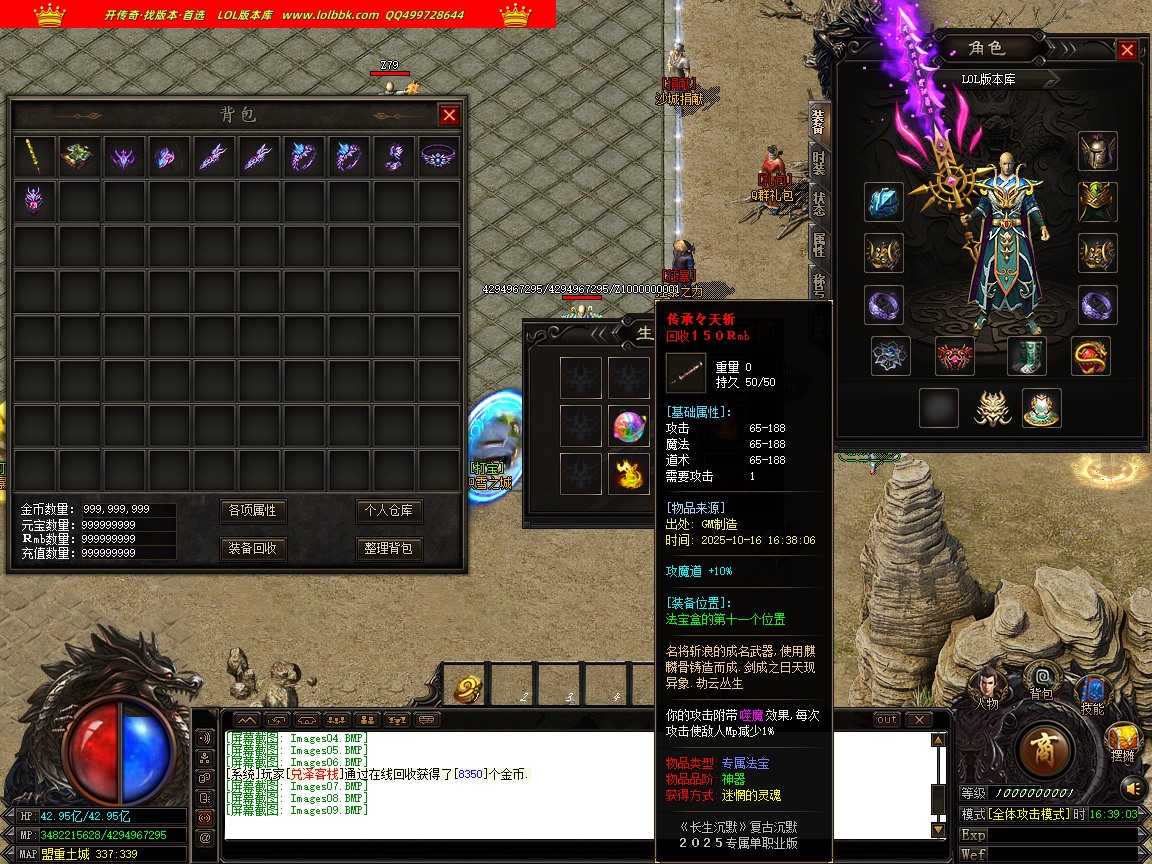Select the equipped green-white boots slot
This screenshot has width=1152, height=864.
(1026, 356)
